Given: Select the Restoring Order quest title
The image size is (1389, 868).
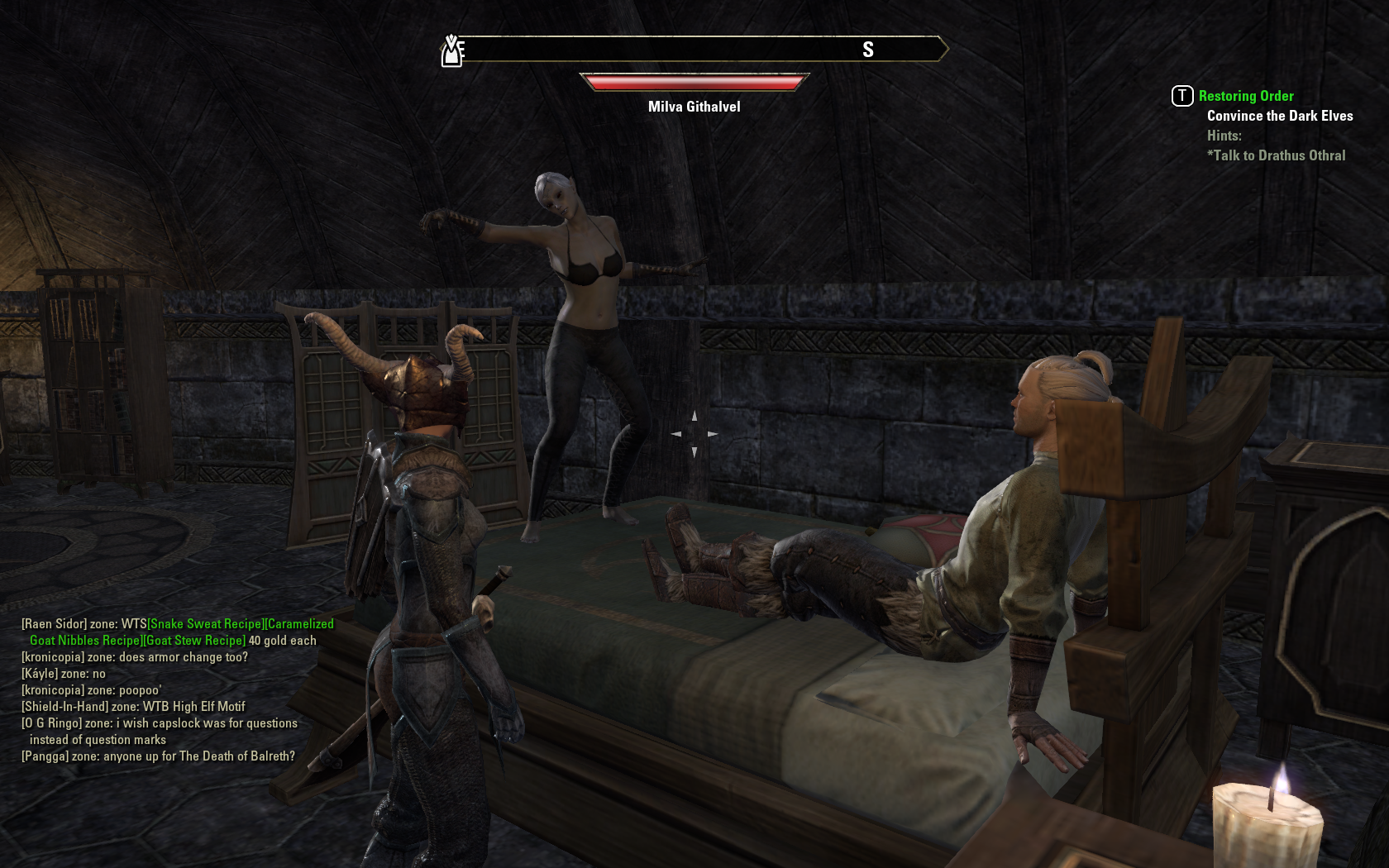Looking at the screenshot, I should [1245, 96].
